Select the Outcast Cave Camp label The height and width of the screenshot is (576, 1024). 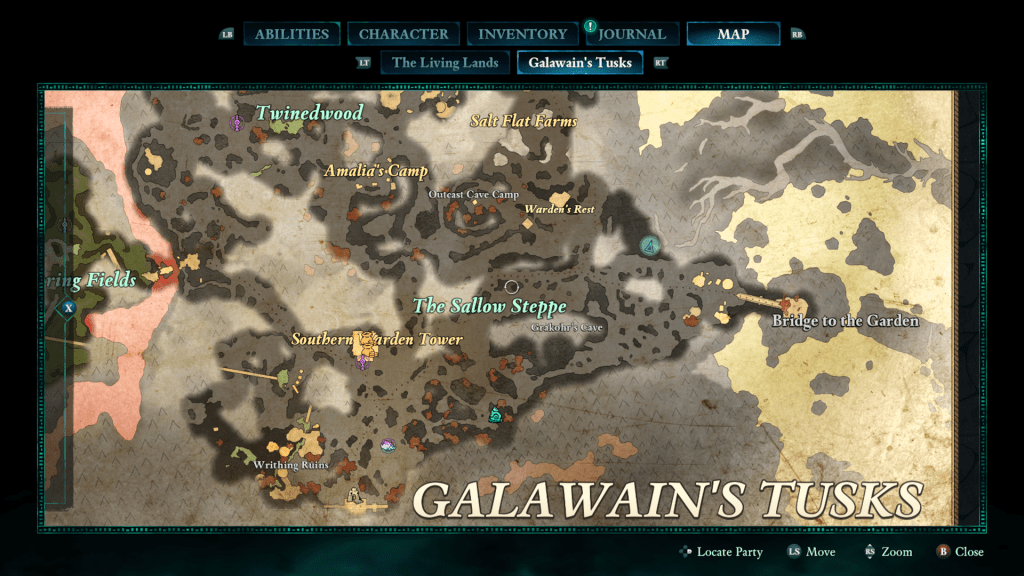[x=473, y=194]
